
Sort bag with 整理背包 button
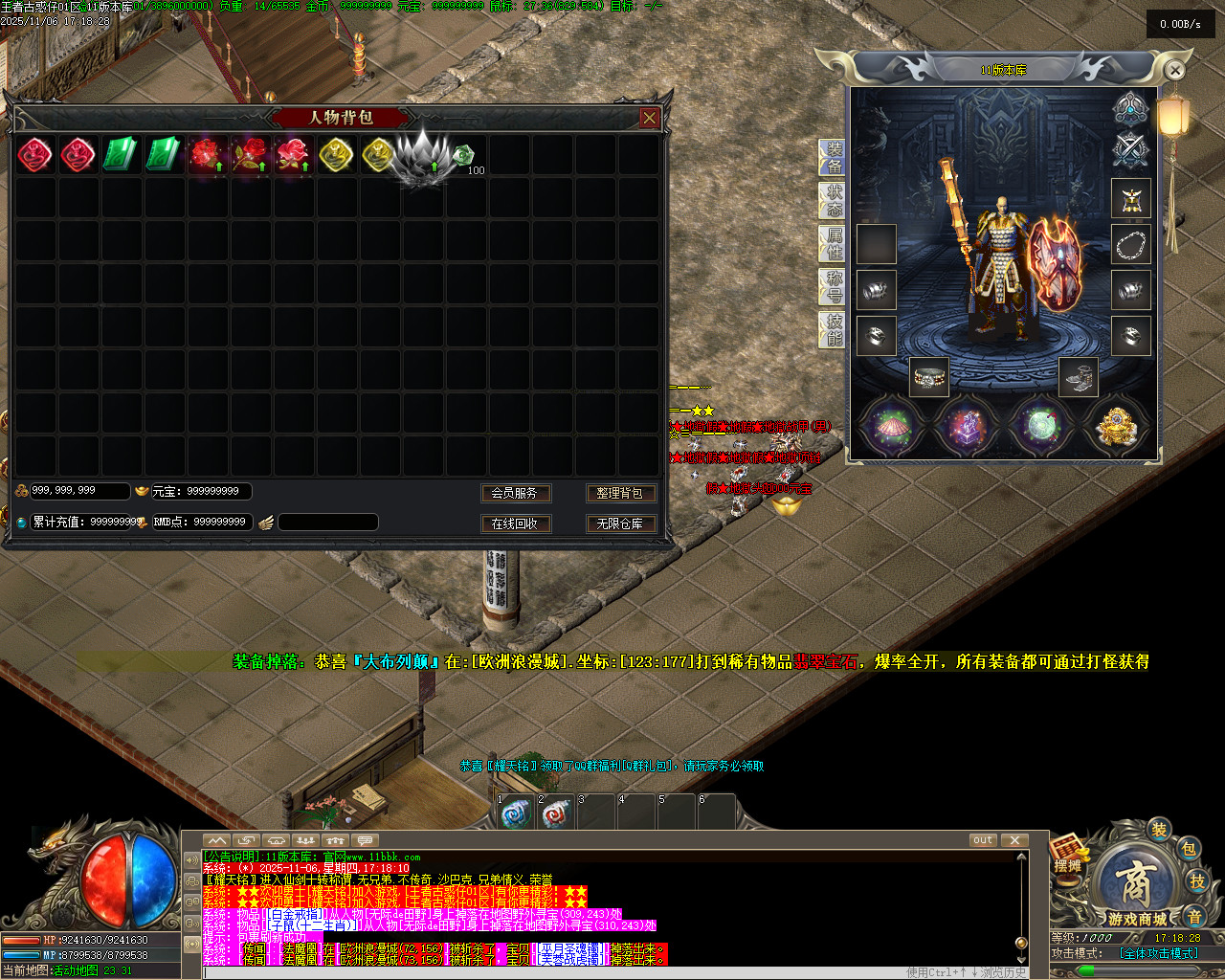click(619, 493)
